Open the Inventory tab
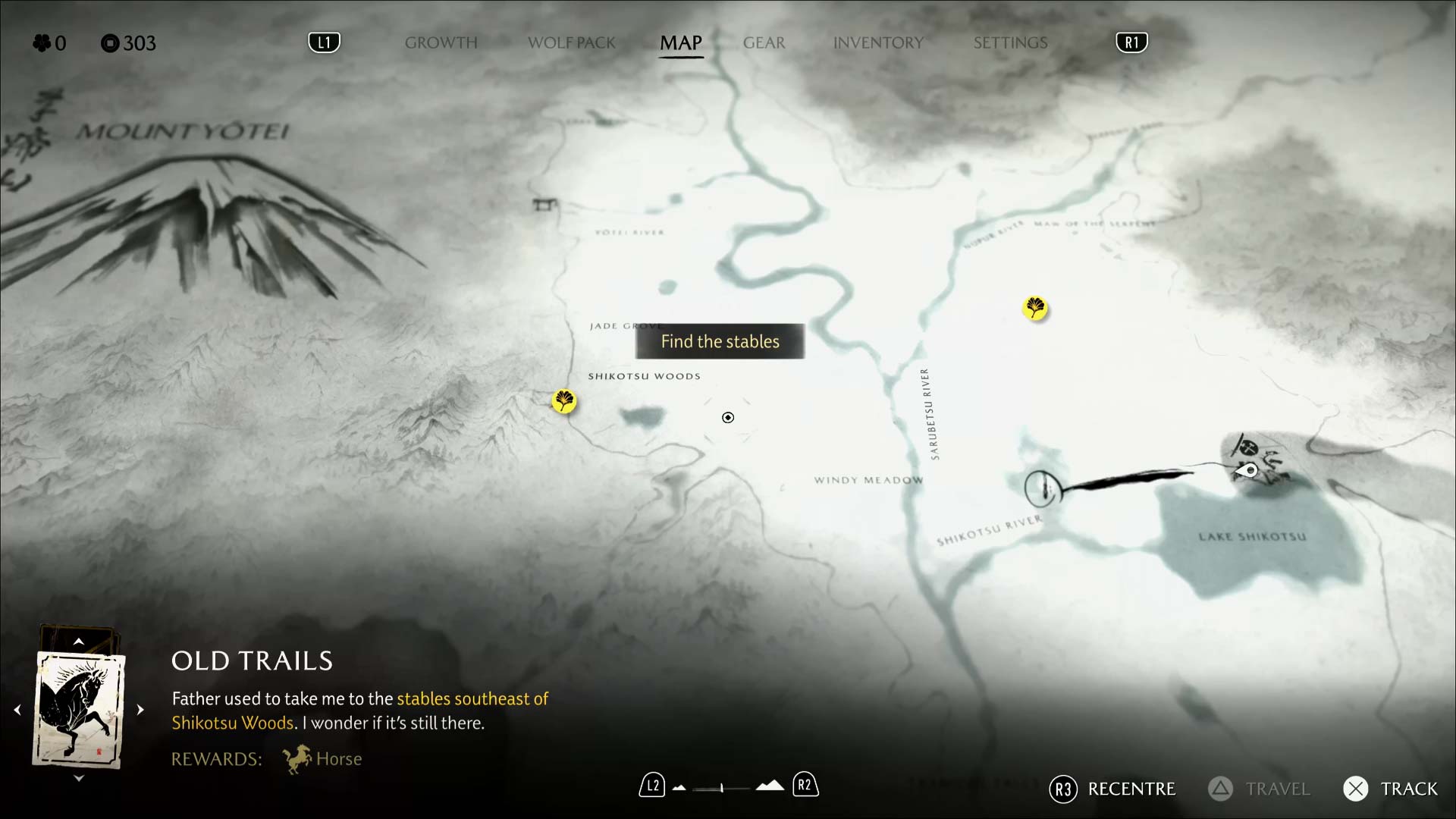Image resolution: width=1456 pixels, height=819 pixels. (878, 43)
